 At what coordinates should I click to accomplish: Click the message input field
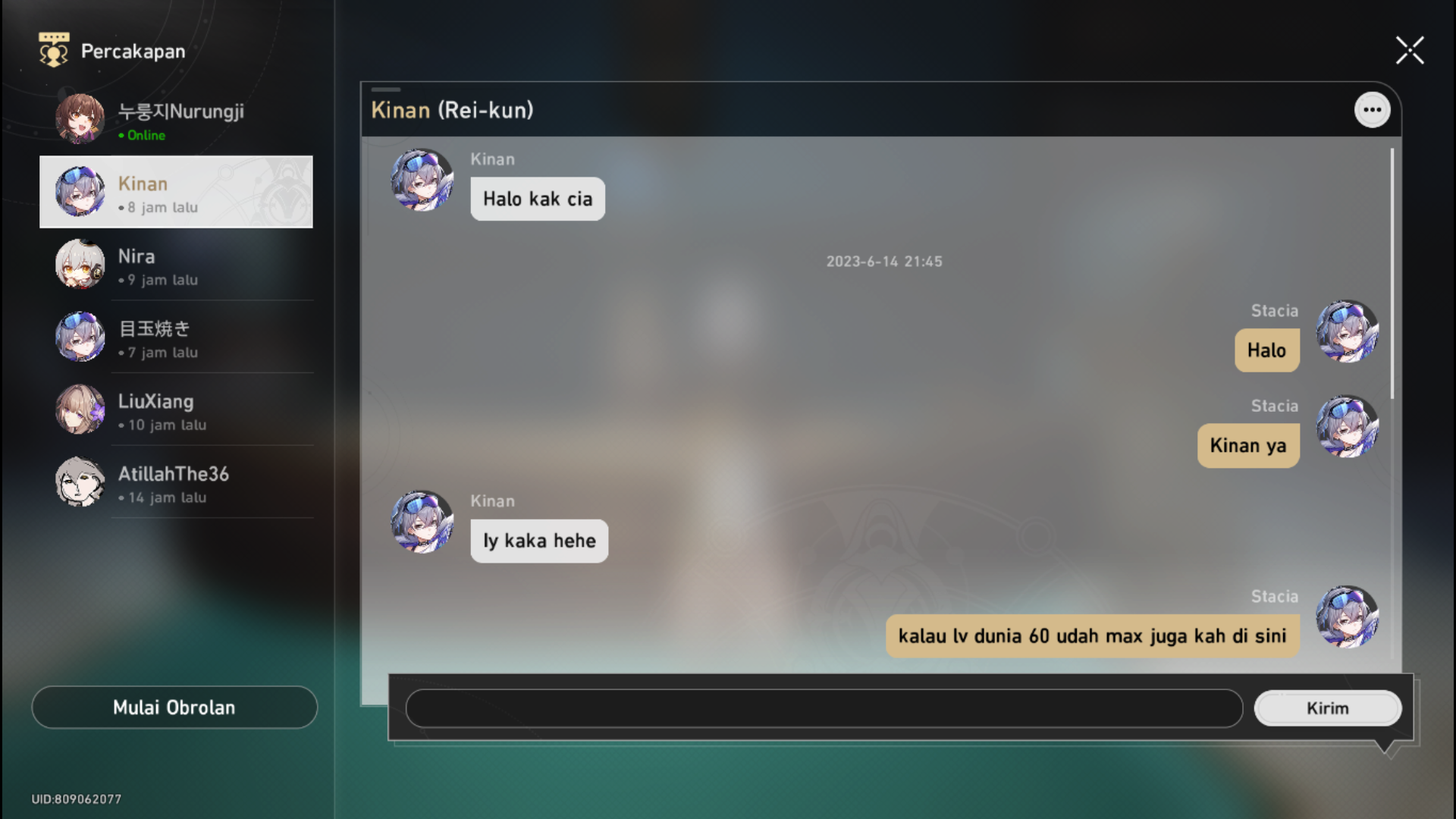(x=823, y=708)
